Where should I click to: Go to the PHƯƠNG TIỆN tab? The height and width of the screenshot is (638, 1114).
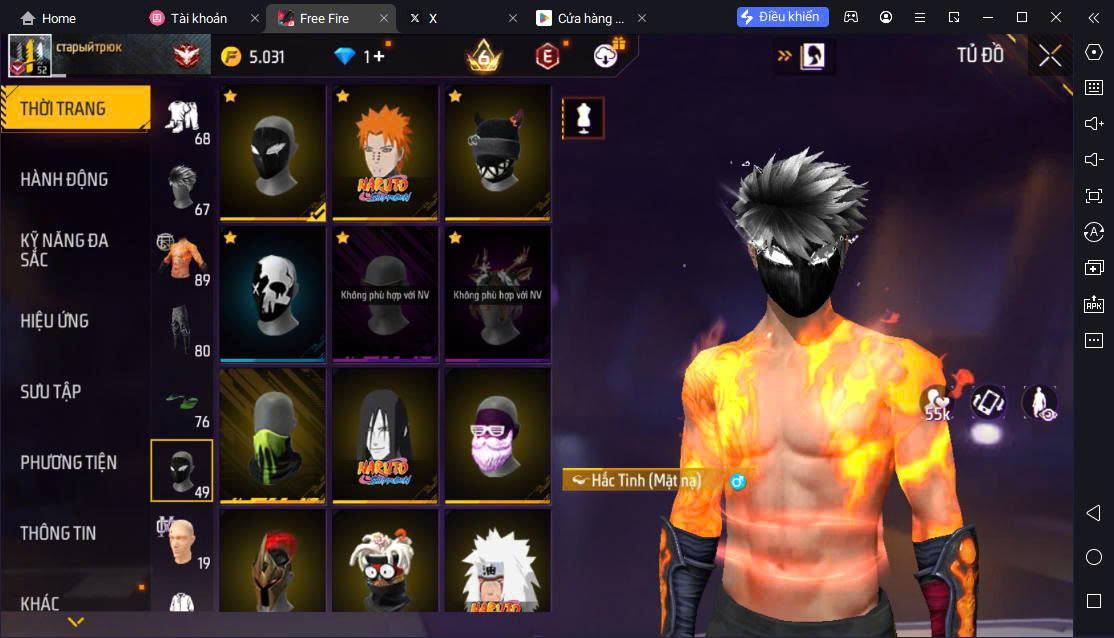[68, 463]
